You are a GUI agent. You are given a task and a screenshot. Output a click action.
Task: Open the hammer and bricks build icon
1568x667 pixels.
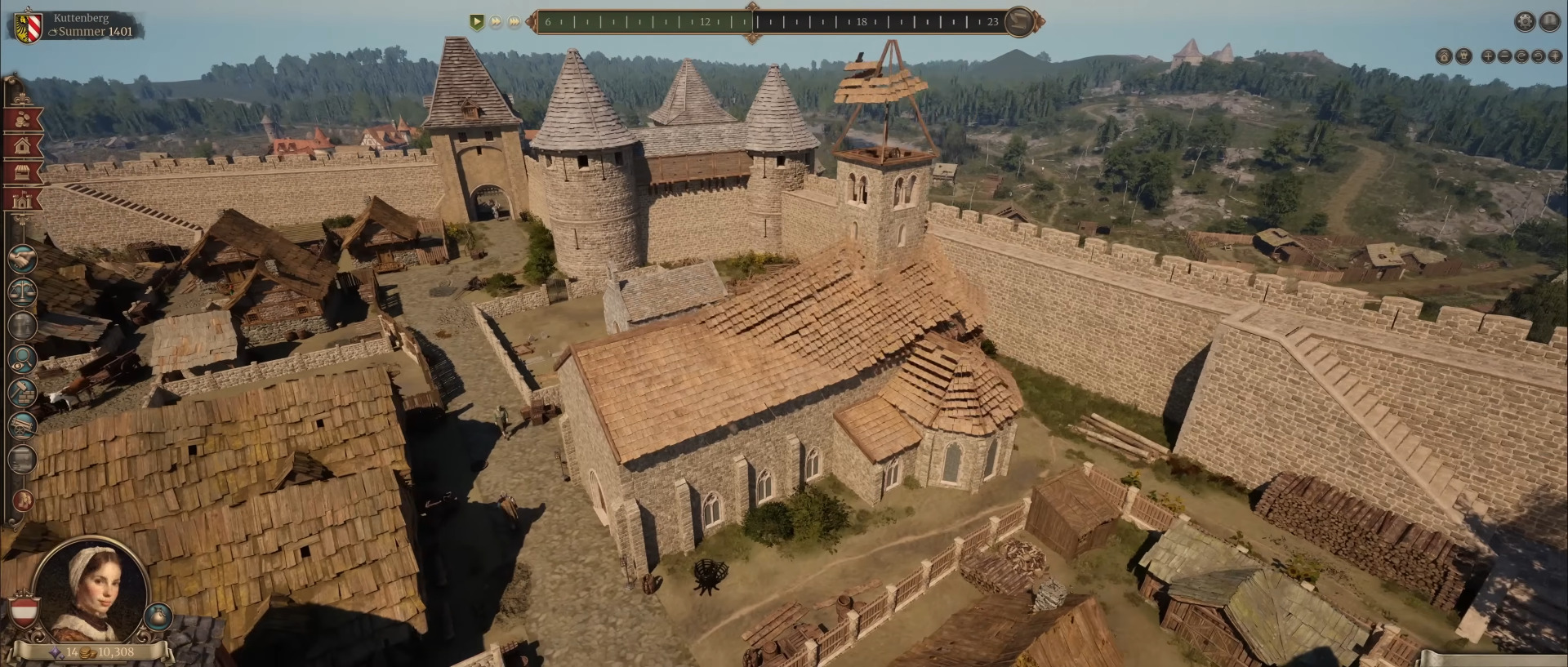tap(22, 393)
